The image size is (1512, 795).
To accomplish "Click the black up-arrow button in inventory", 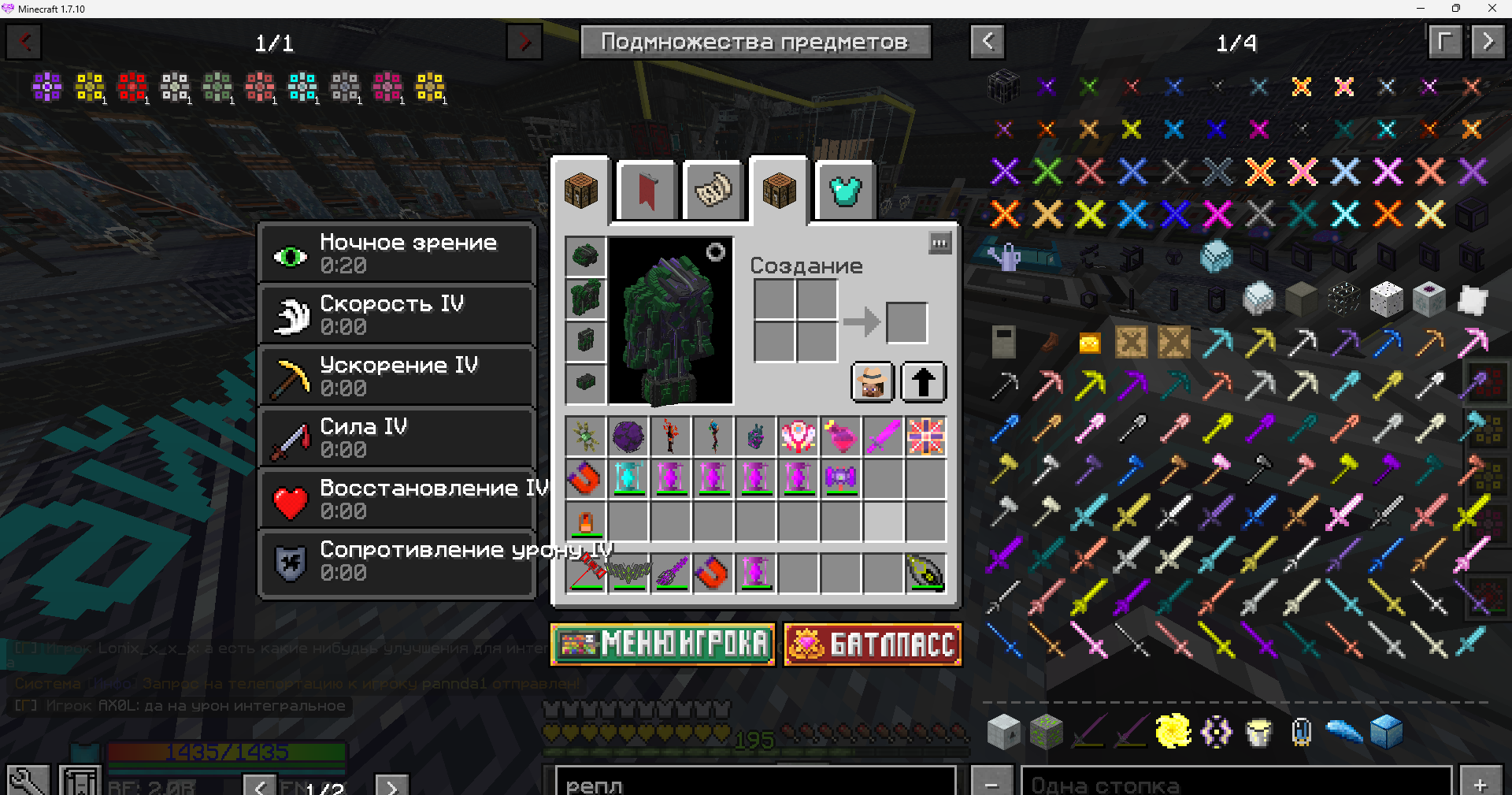I will click(x=923, y=383).
